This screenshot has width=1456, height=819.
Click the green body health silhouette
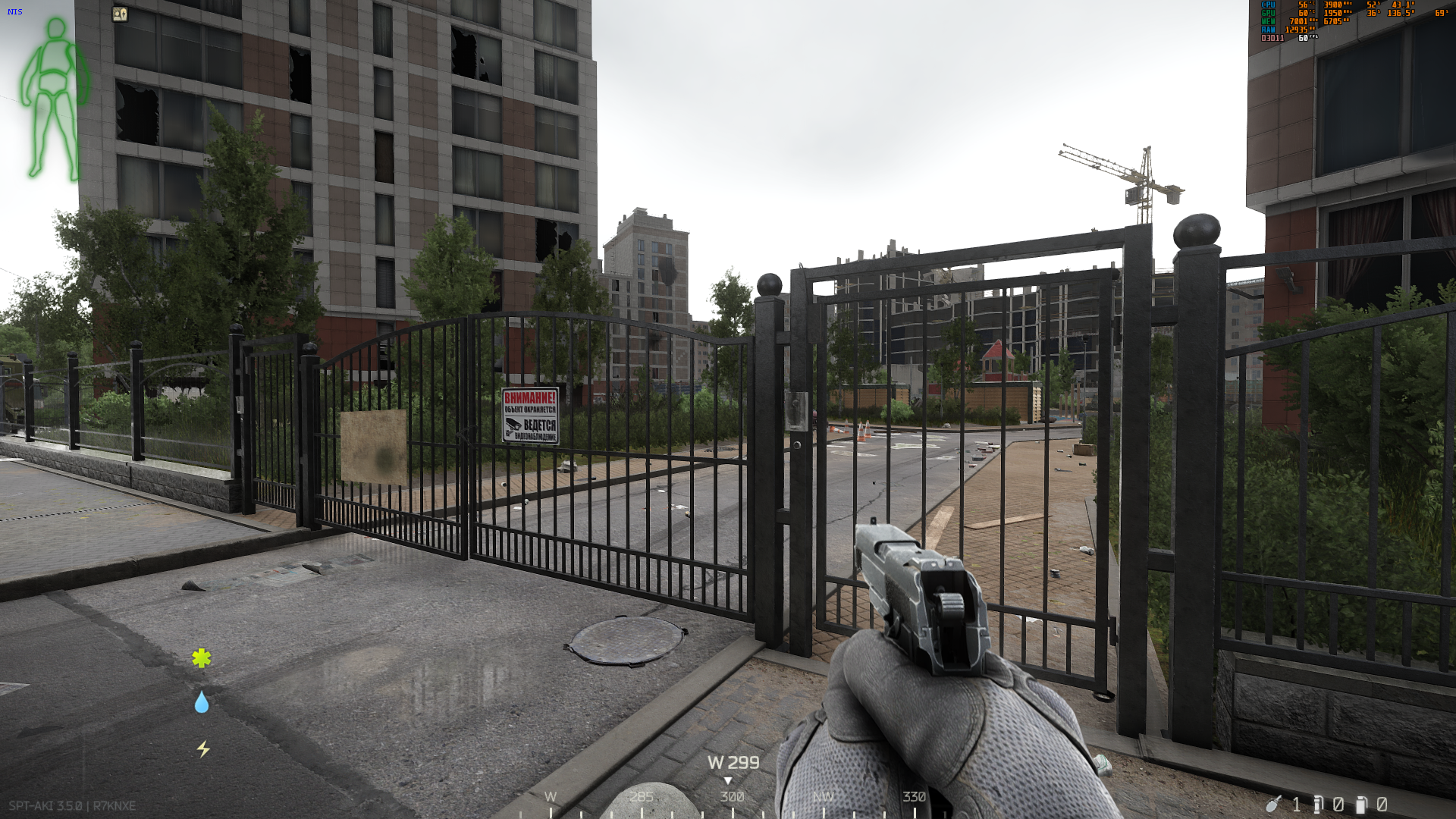pyautogui.click(x=55, y=99)
